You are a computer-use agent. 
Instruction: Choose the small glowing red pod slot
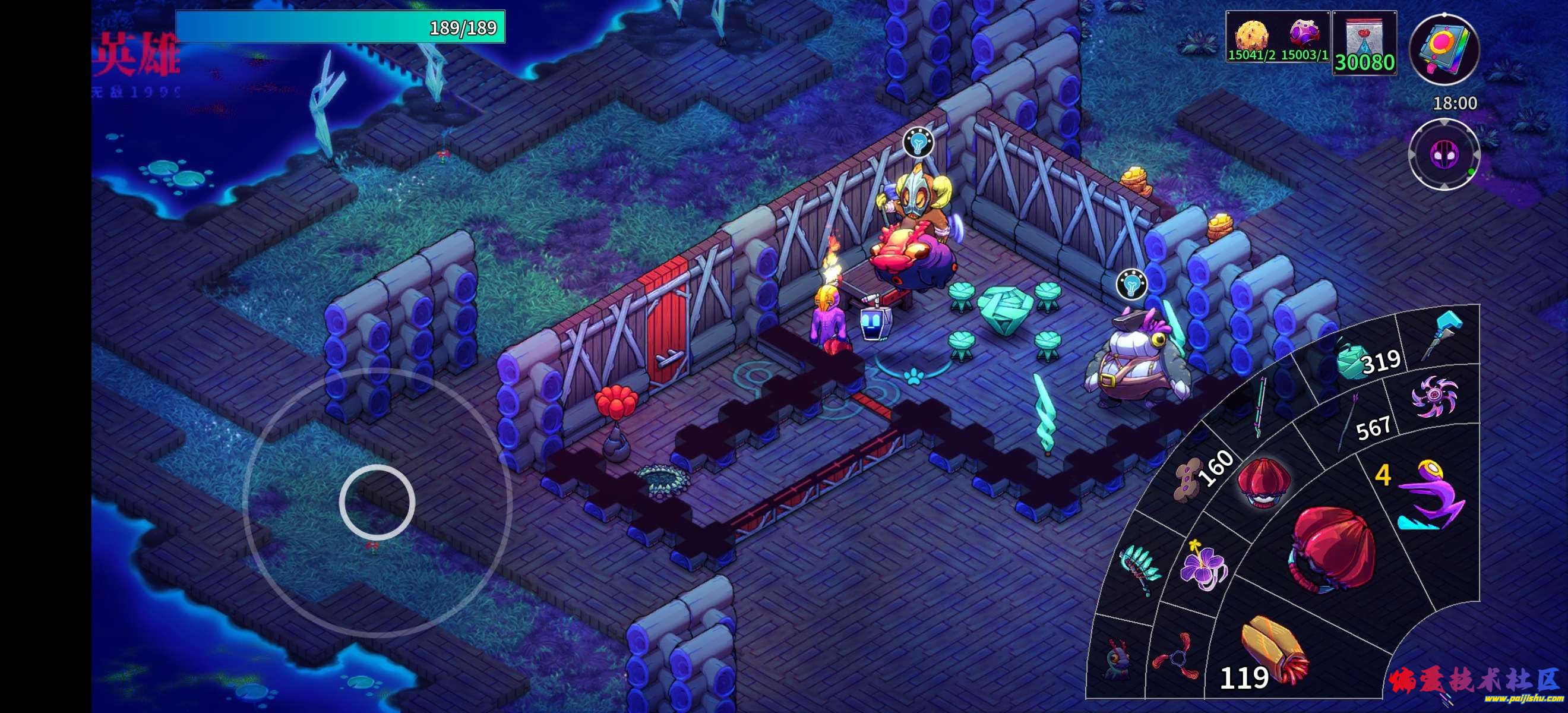1260,482
